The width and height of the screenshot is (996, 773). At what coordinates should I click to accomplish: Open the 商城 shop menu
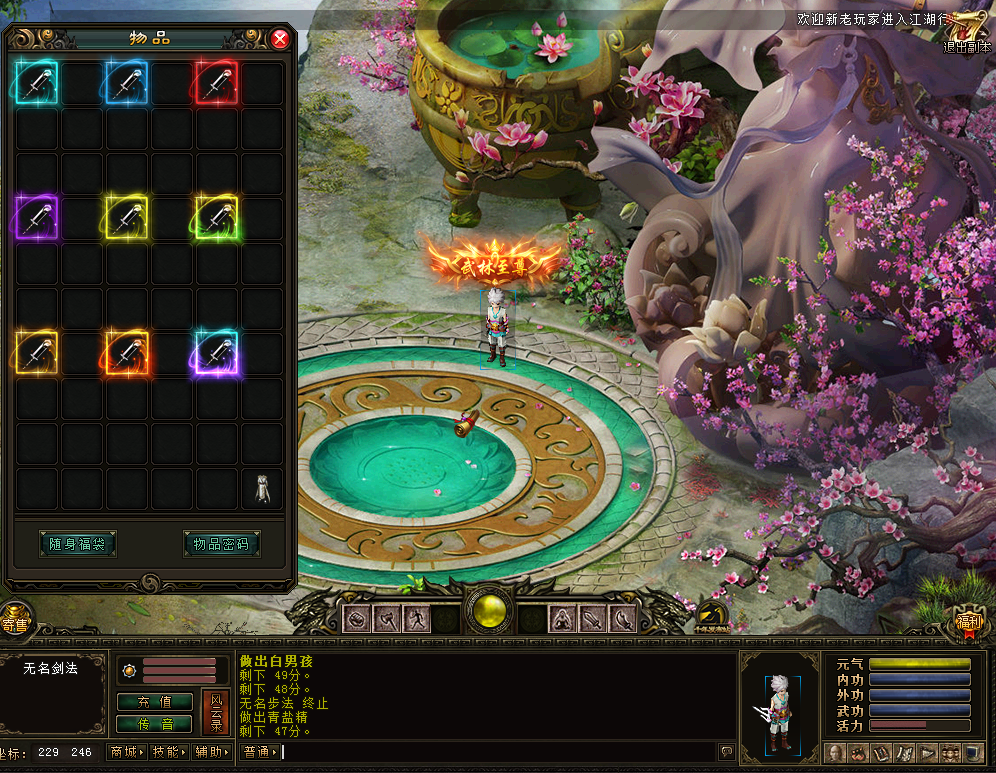tap(127, 752)
